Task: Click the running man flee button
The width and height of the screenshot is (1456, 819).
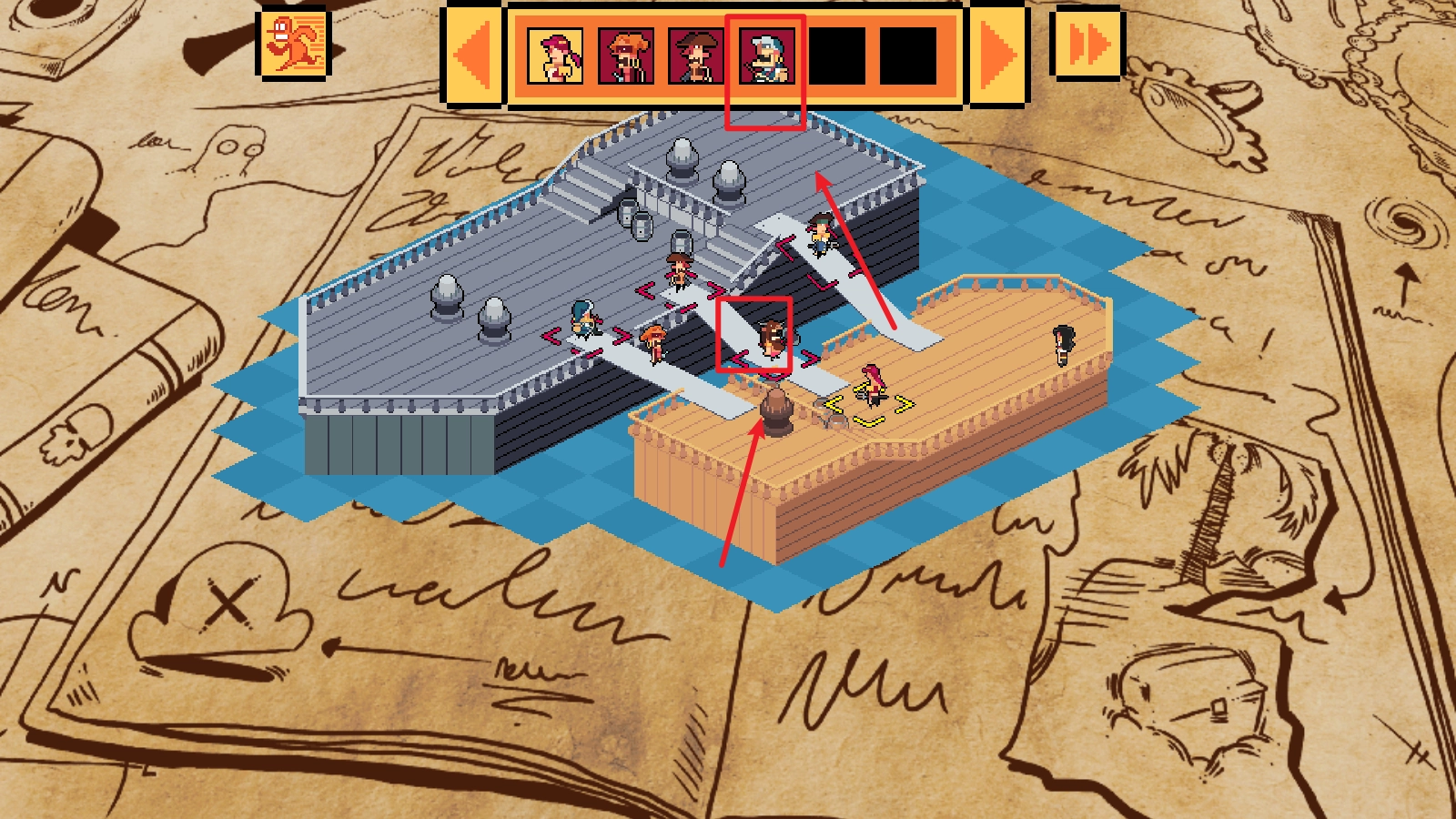Action: [x=292, y=43]
